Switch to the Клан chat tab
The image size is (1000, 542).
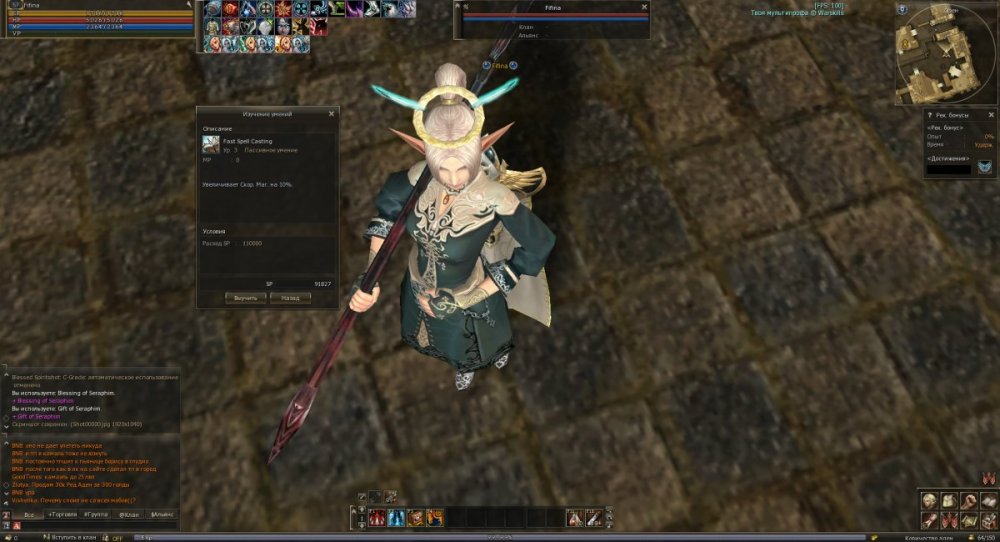click(129, 514)
